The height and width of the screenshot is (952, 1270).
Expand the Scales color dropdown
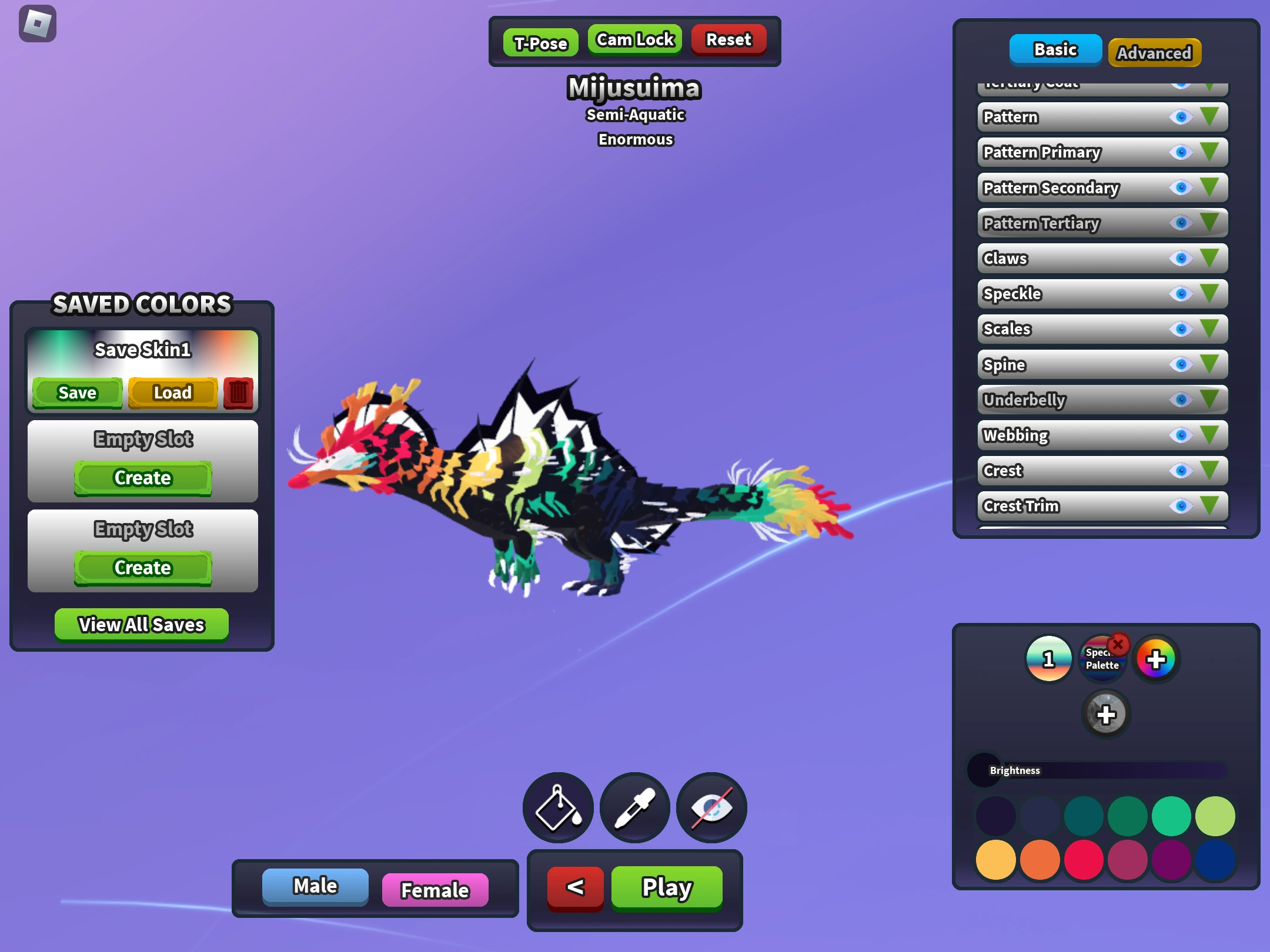pos(1208,329)
